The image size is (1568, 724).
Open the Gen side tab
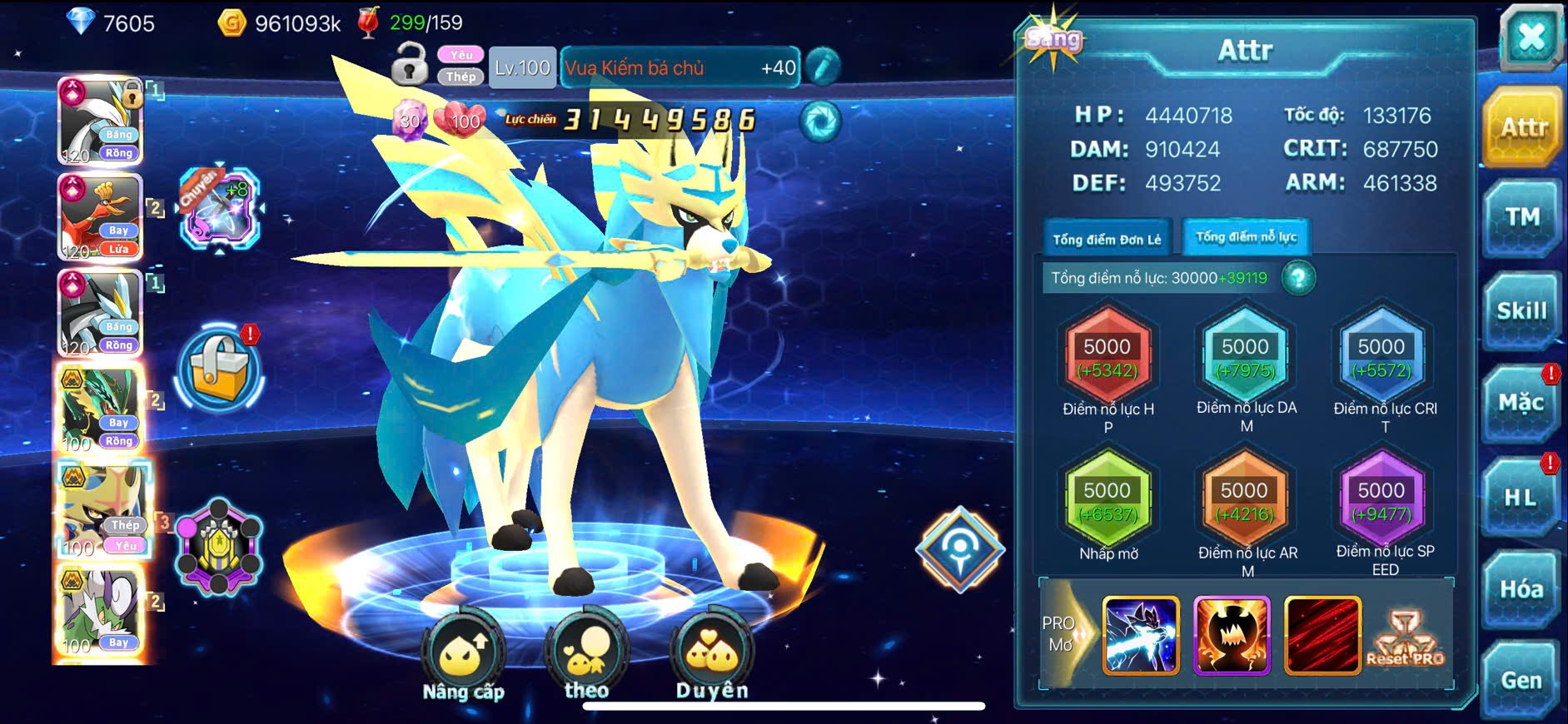1521,681
